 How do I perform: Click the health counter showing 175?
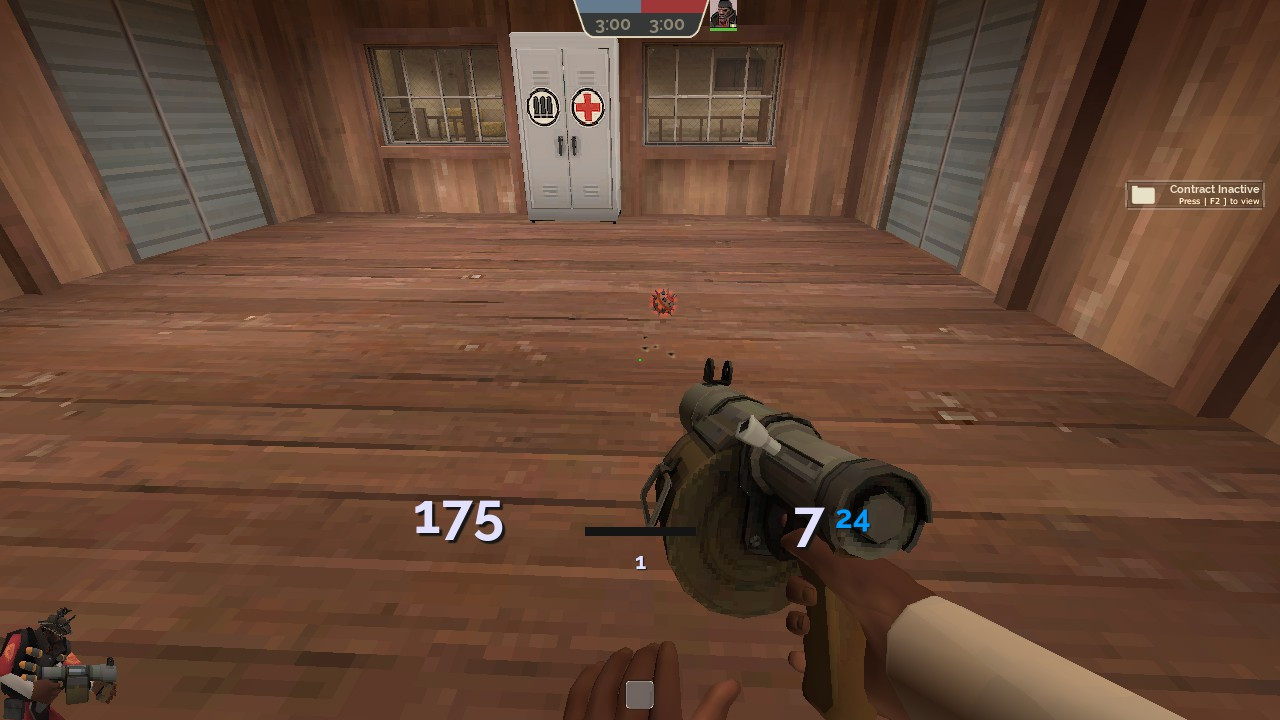click(459, 521)
